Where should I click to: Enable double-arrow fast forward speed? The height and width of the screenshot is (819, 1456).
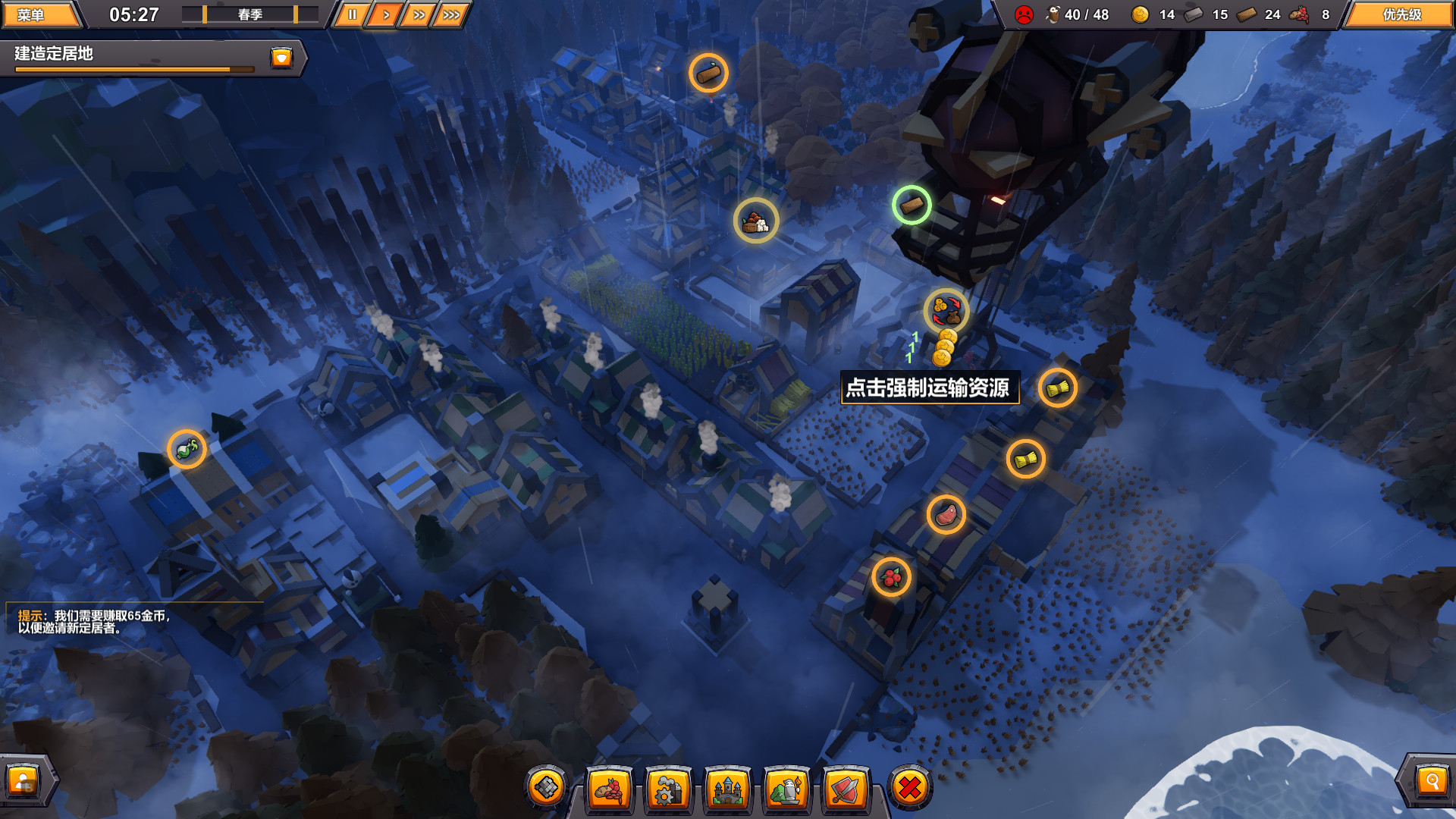click(418, 13)
